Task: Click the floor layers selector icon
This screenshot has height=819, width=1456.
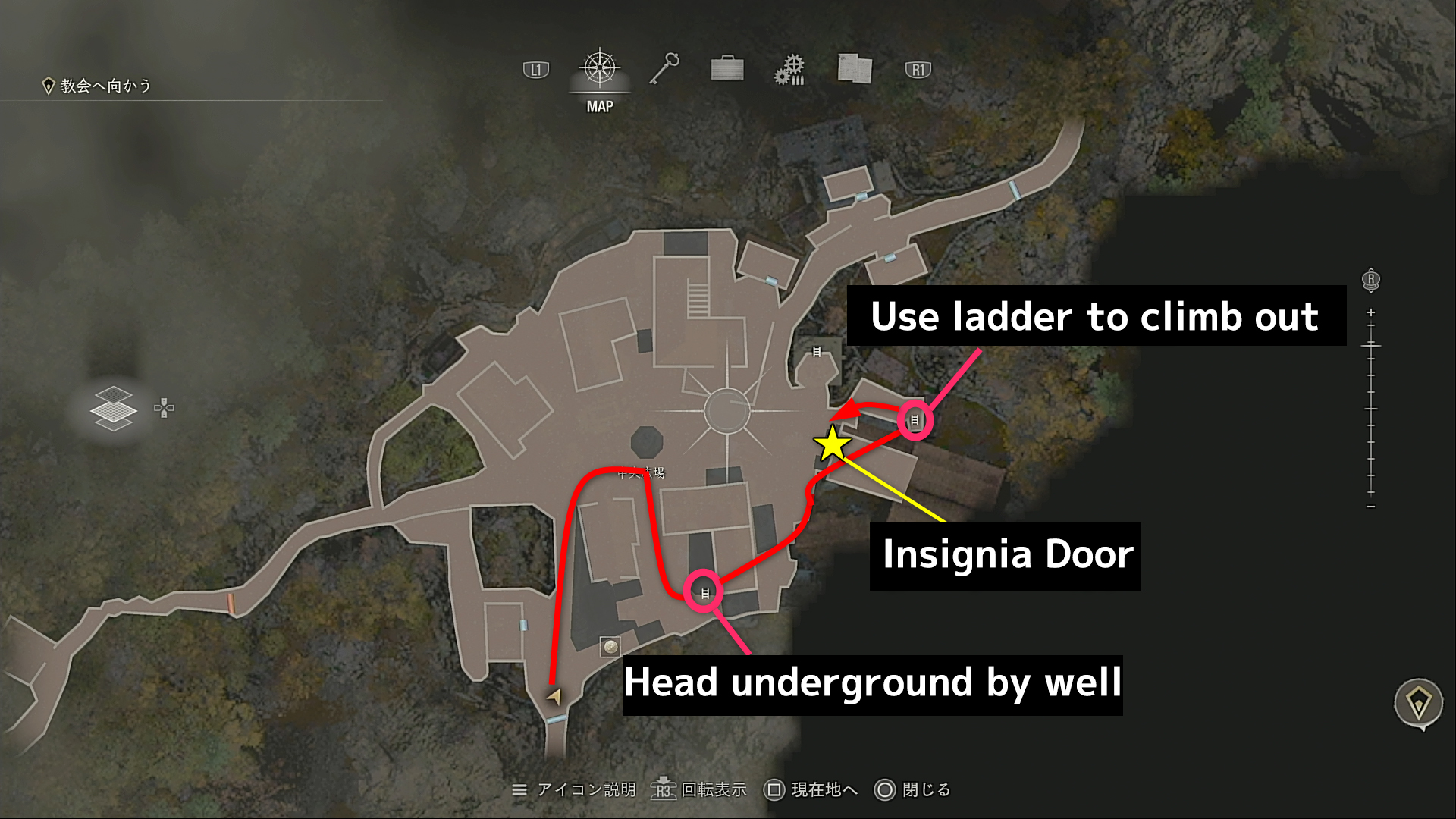Action: click(x=113, y=409)
